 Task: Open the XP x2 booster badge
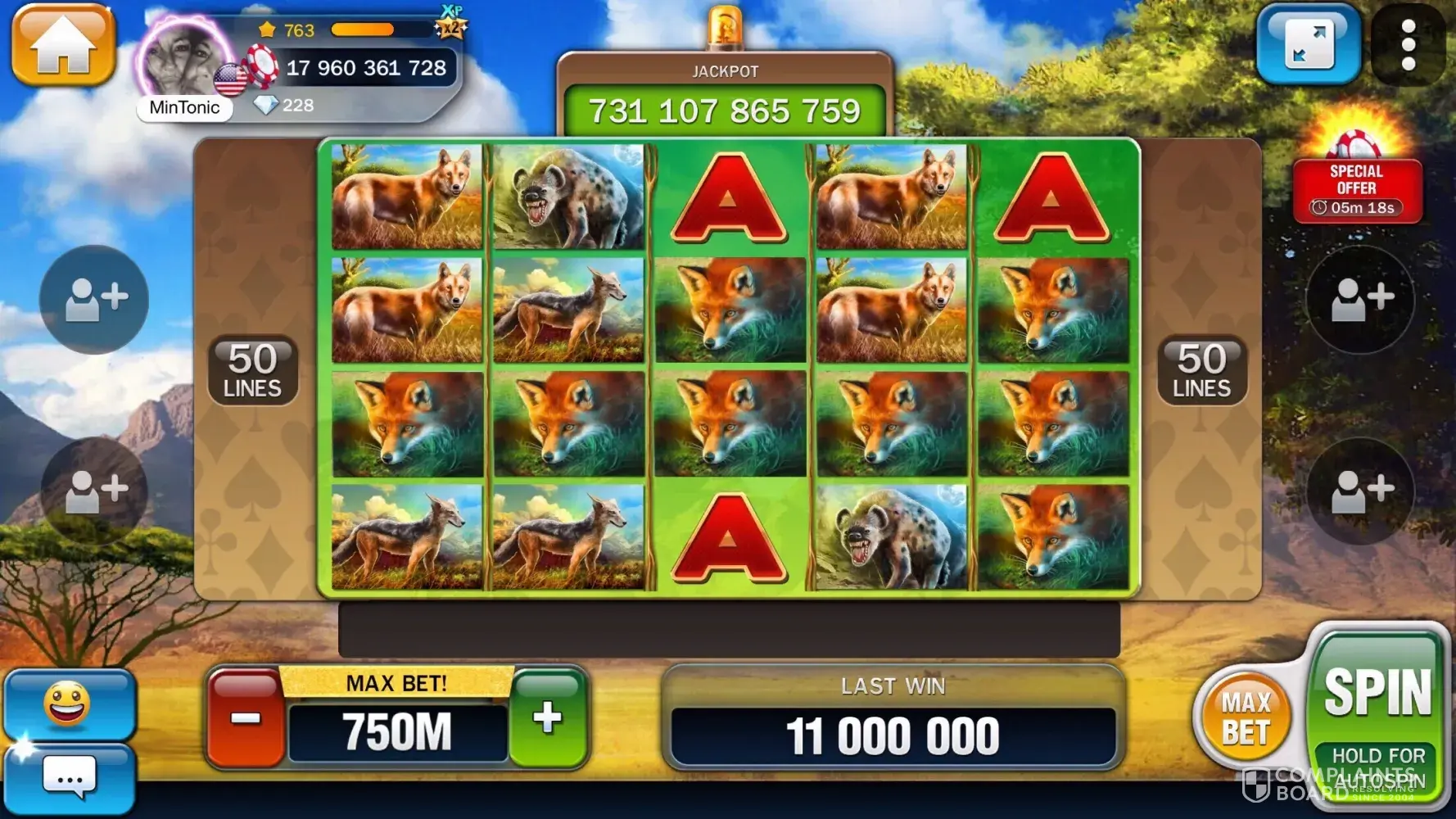[450, 25]
